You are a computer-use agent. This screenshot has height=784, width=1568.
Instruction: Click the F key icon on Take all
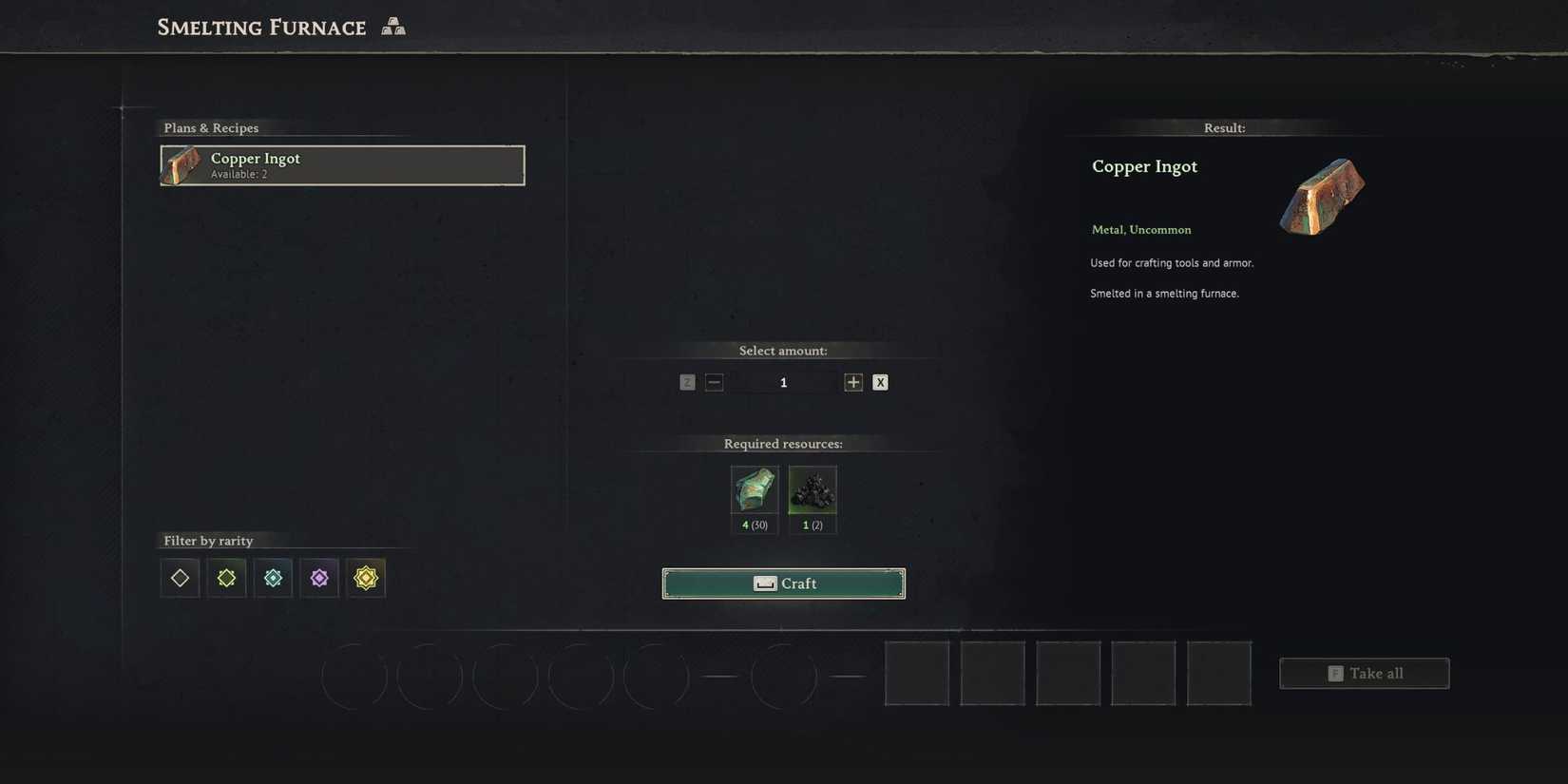(x=1334, y=673)
